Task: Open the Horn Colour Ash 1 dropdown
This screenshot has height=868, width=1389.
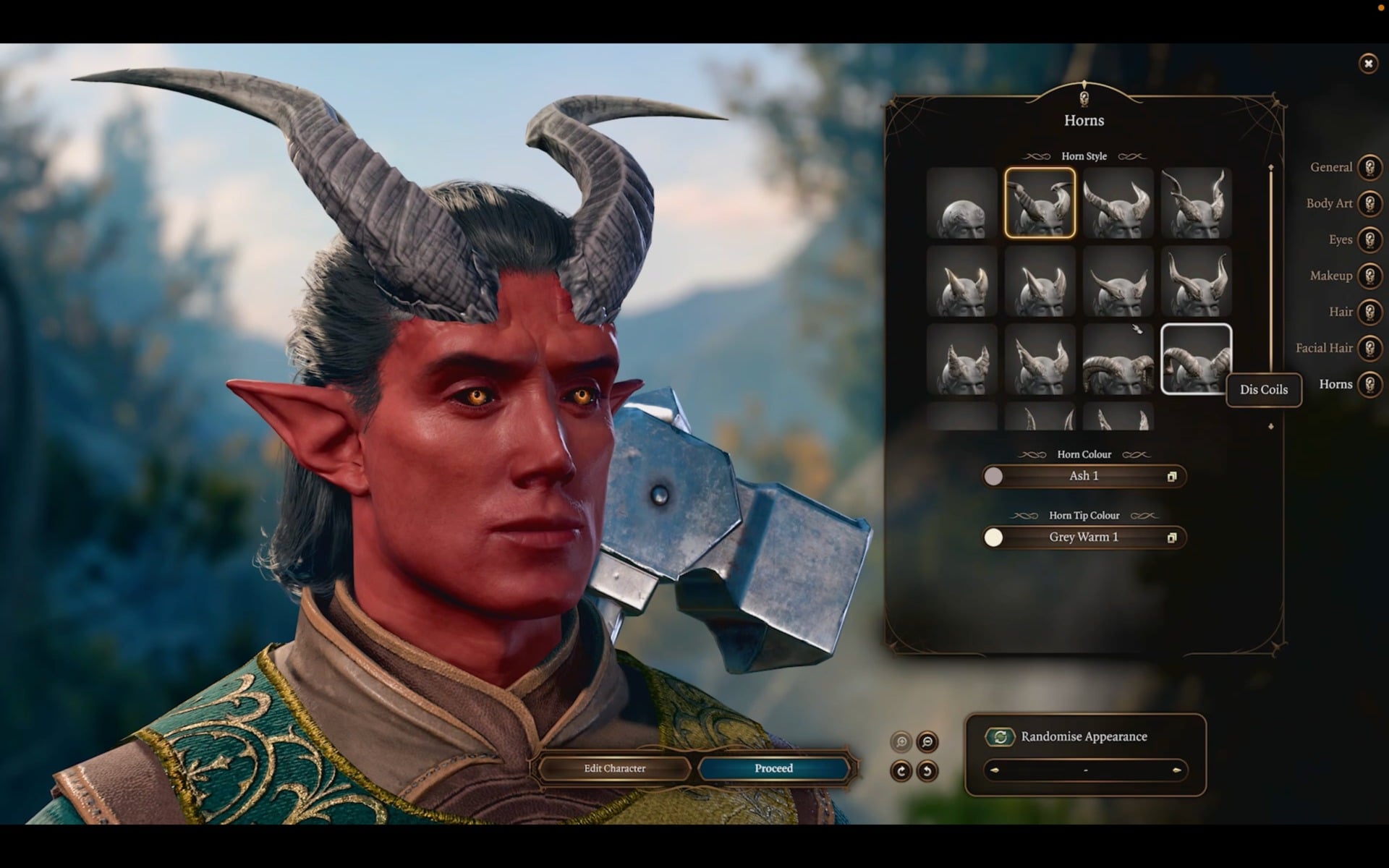Action: (x=1085, y=476)
